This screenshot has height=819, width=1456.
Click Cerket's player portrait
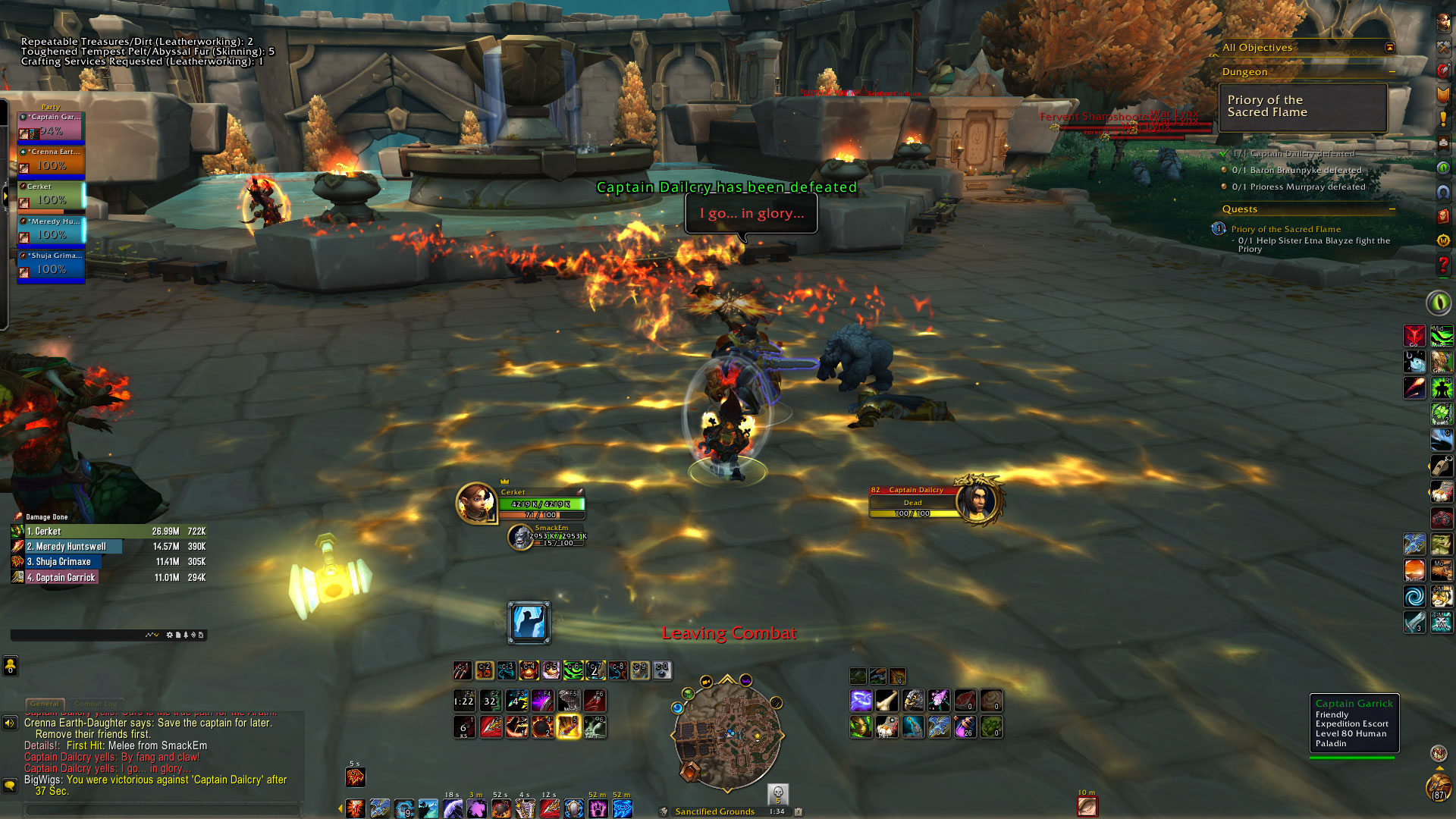[476, 502]
